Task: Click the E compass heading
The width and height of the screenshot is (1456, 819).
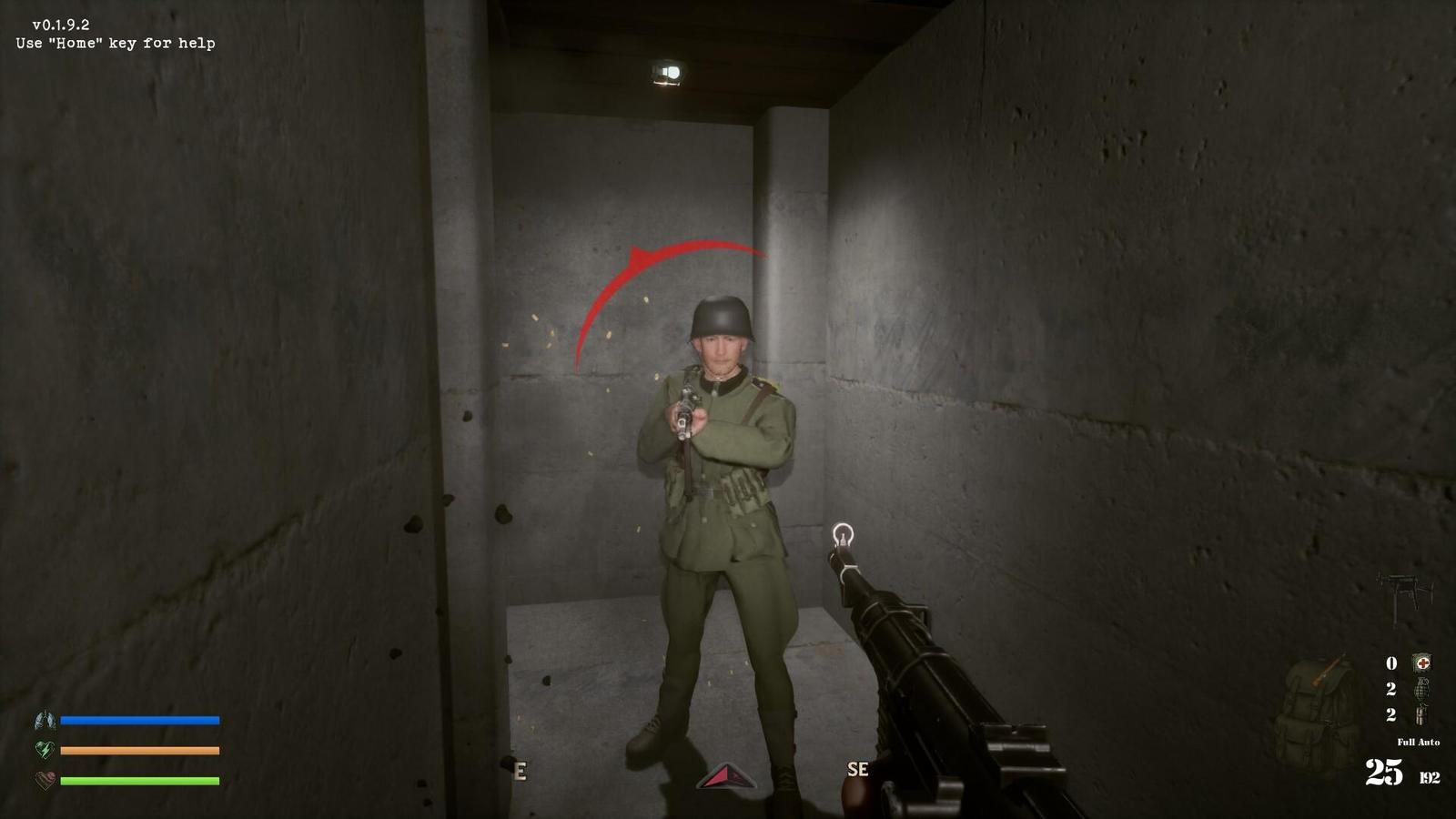Action: point(521,769)
